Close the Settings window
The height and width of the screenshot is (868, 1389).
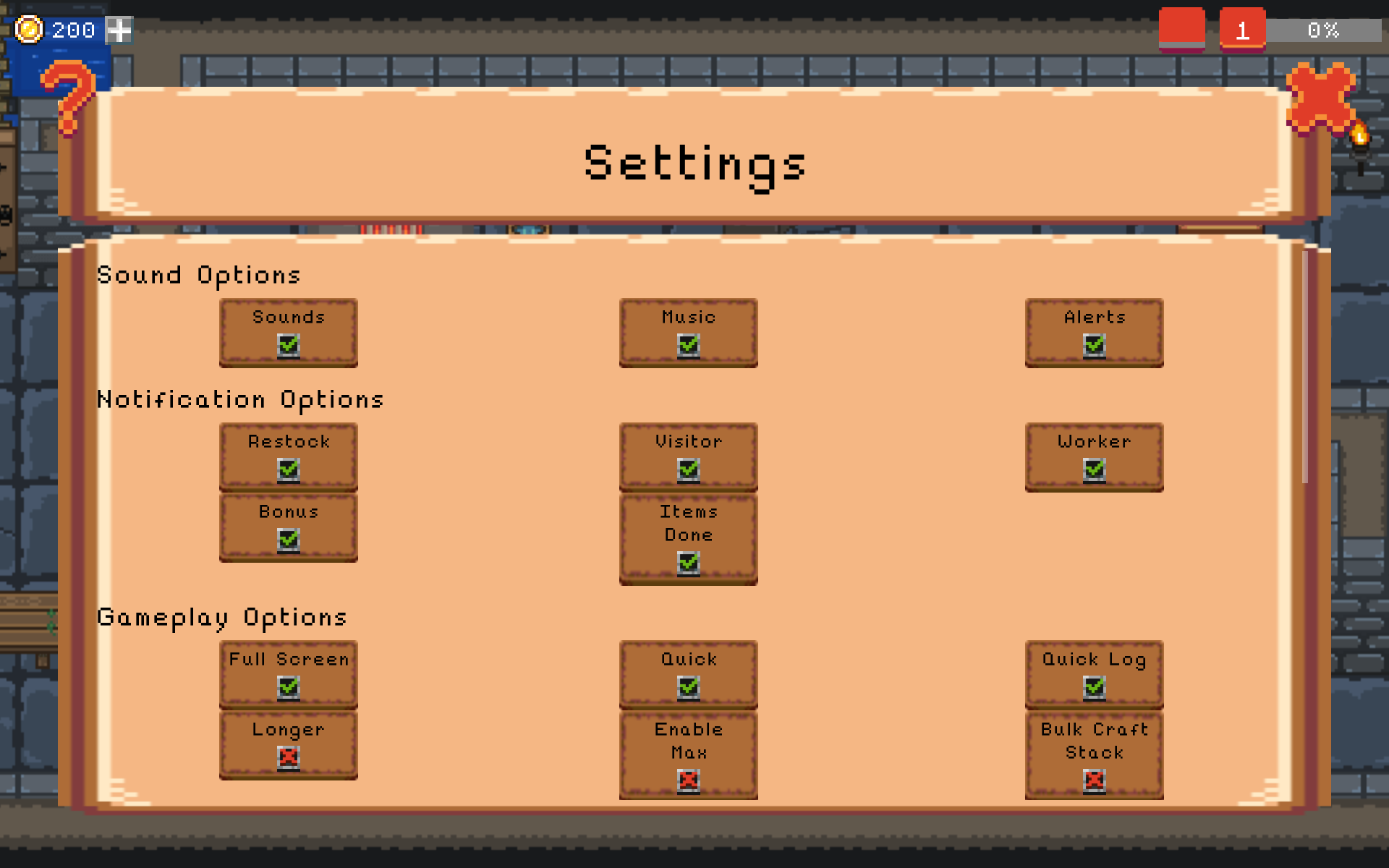(1321, 98)
